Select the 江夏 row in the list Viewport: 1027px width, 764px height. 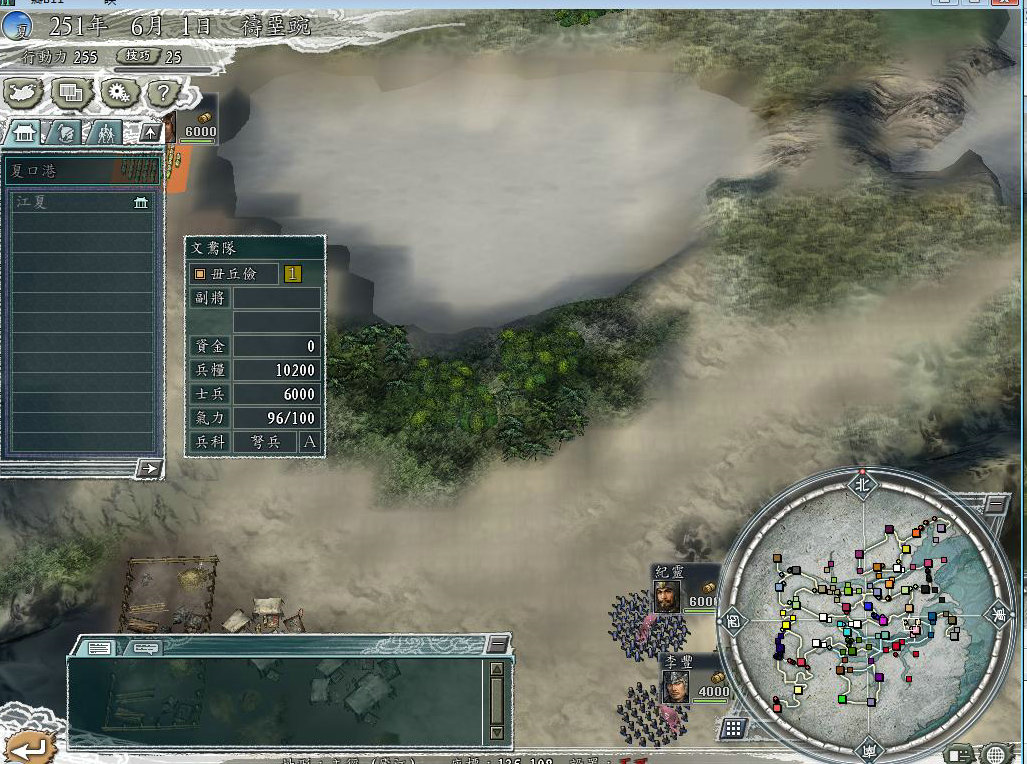(x=82, y=202)
